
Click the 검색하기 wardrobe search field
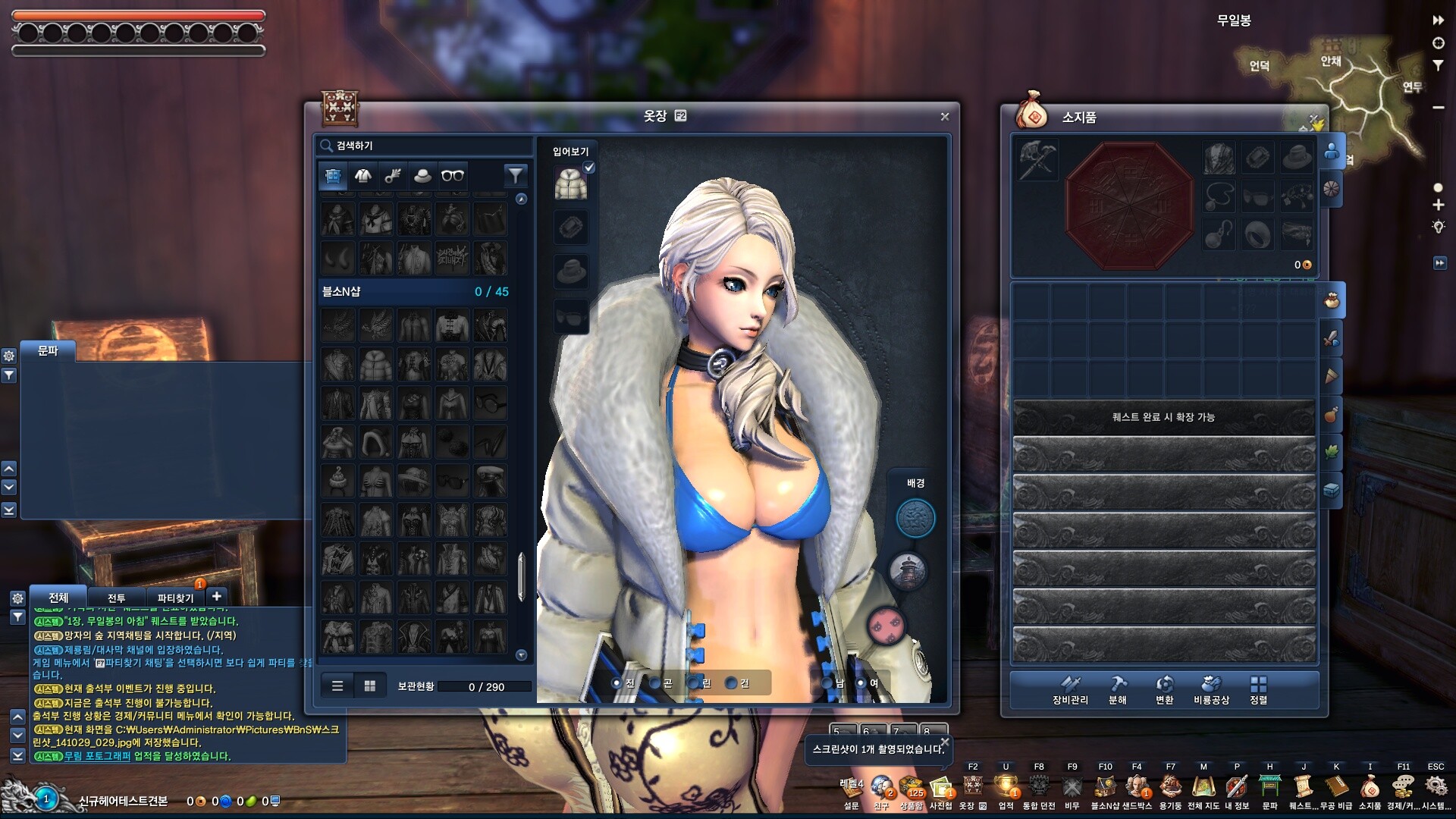coord(425,146)
